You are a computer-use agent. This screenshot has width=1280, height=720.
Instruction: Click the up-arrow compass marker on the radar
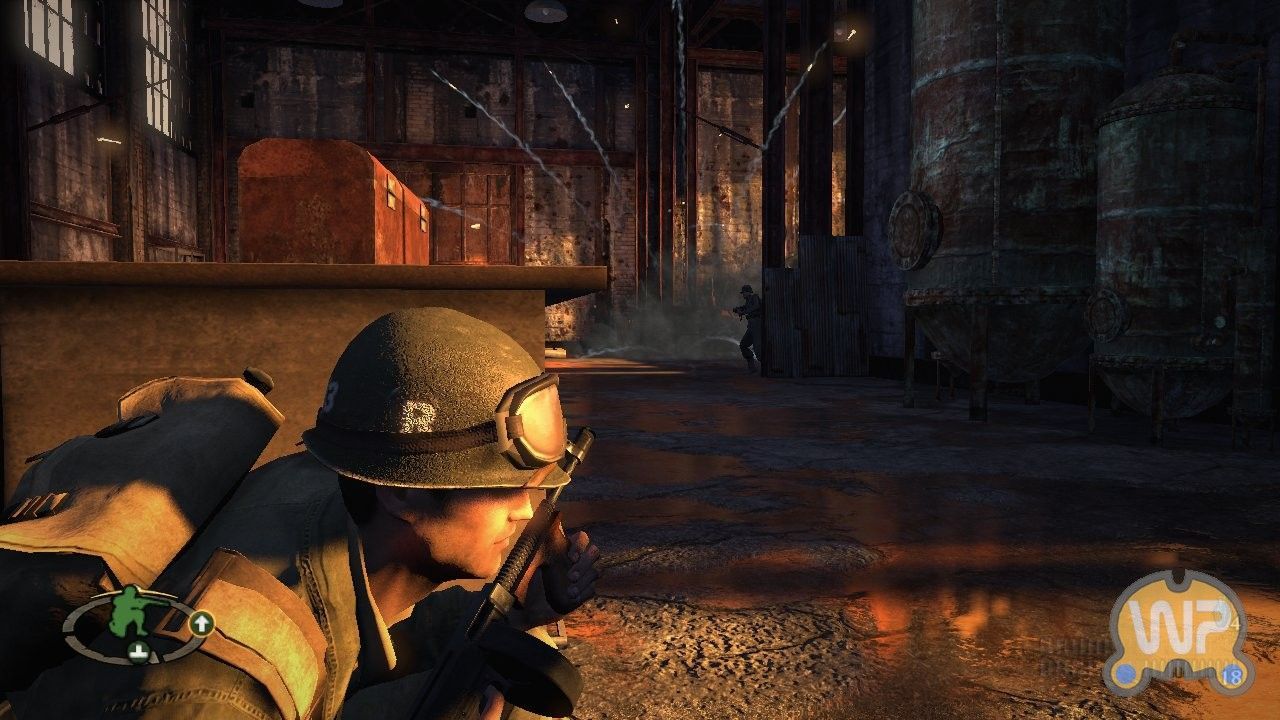(202, 623)
